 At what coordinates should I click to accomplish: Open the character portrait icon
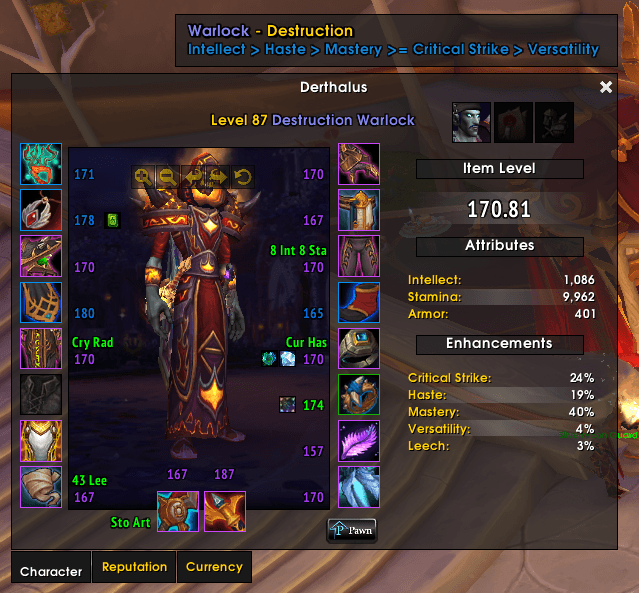tap(471, 122)
